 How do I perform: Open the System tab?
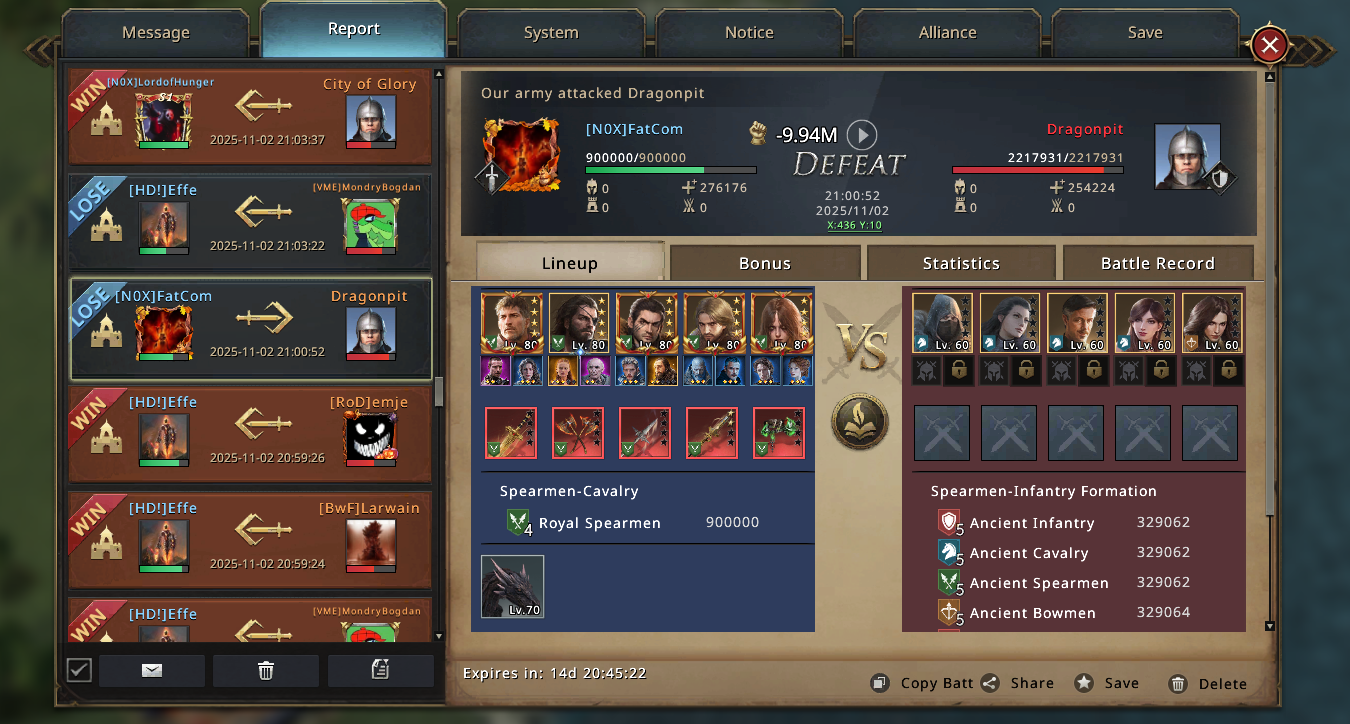click(551, 32)
